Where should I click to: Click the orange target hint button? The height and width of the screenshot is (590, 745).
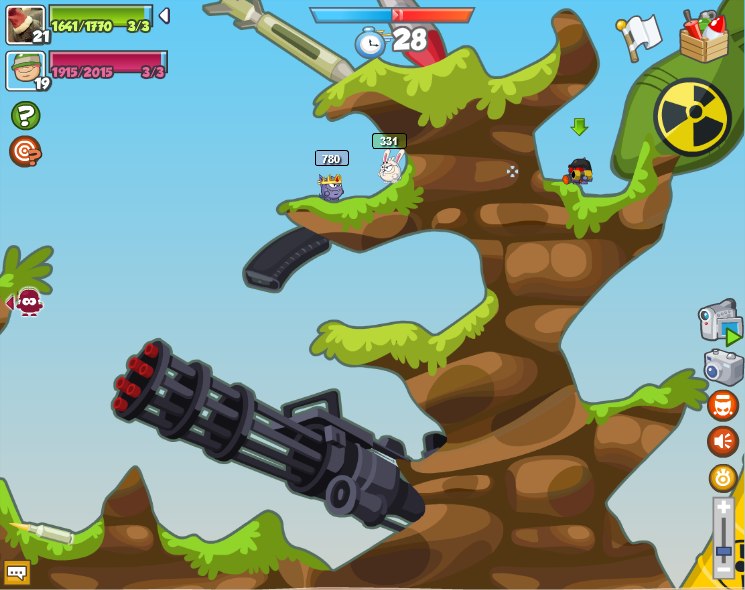tap(25, 151)
